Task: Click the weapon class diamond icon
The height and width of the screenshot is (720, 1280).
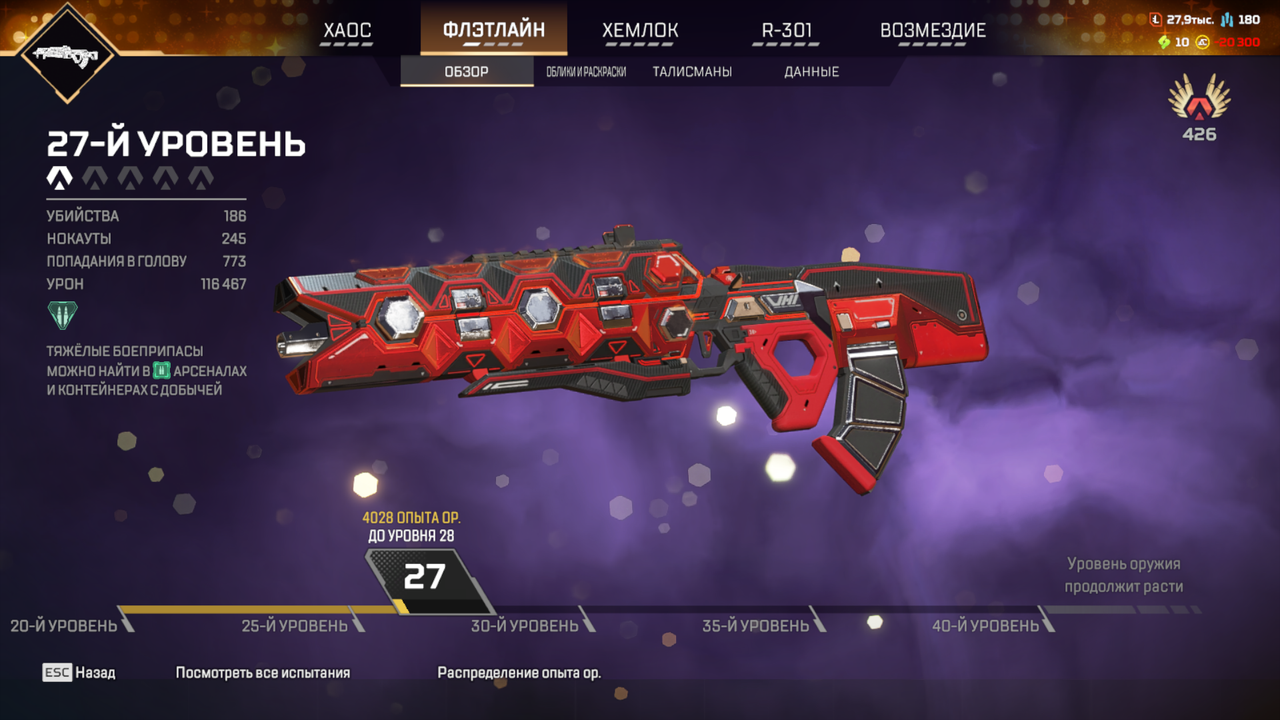Action: point(68,54)
